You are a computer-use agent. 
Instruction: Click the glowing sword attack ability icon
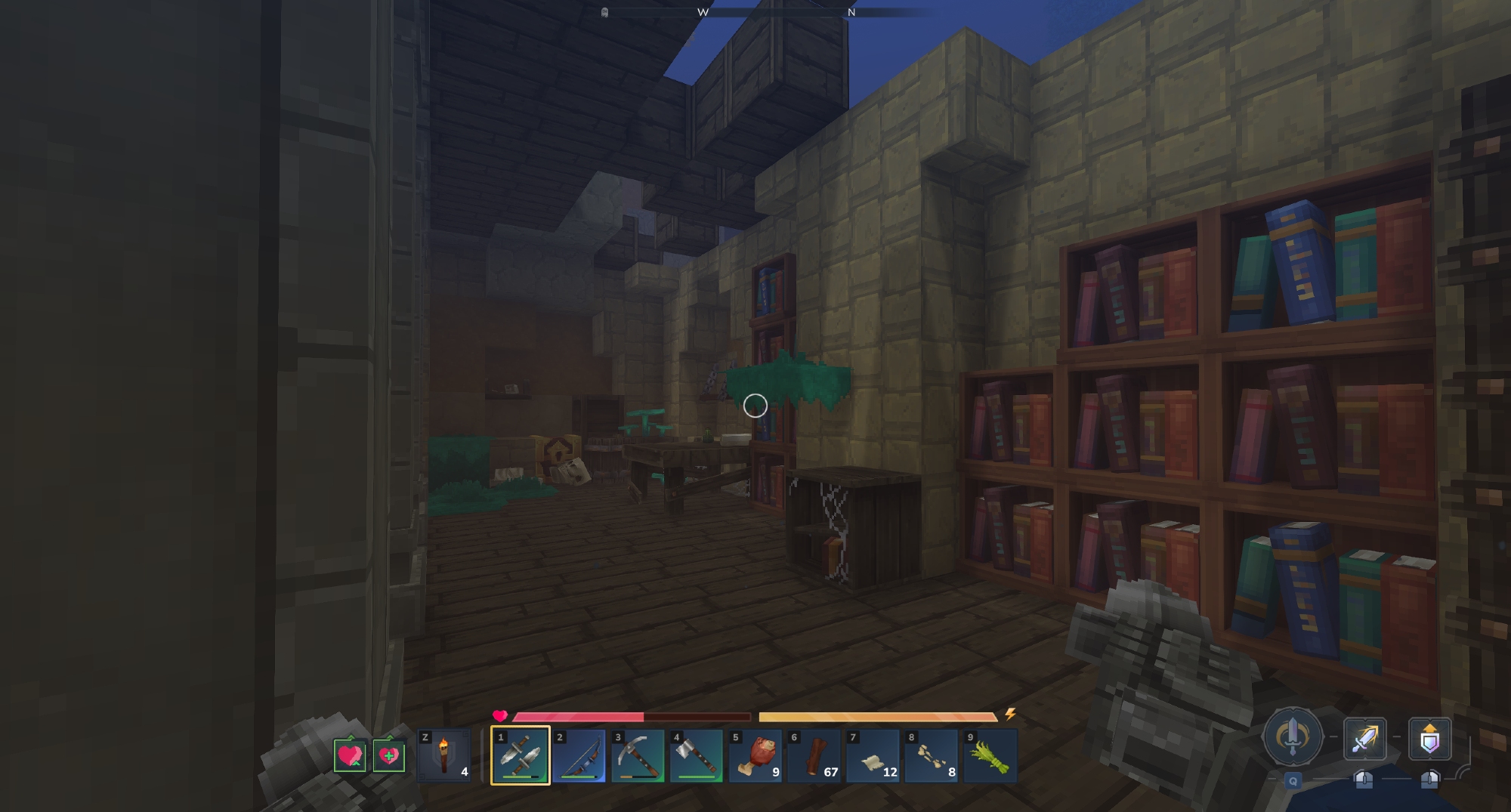tap(1364, 739)
